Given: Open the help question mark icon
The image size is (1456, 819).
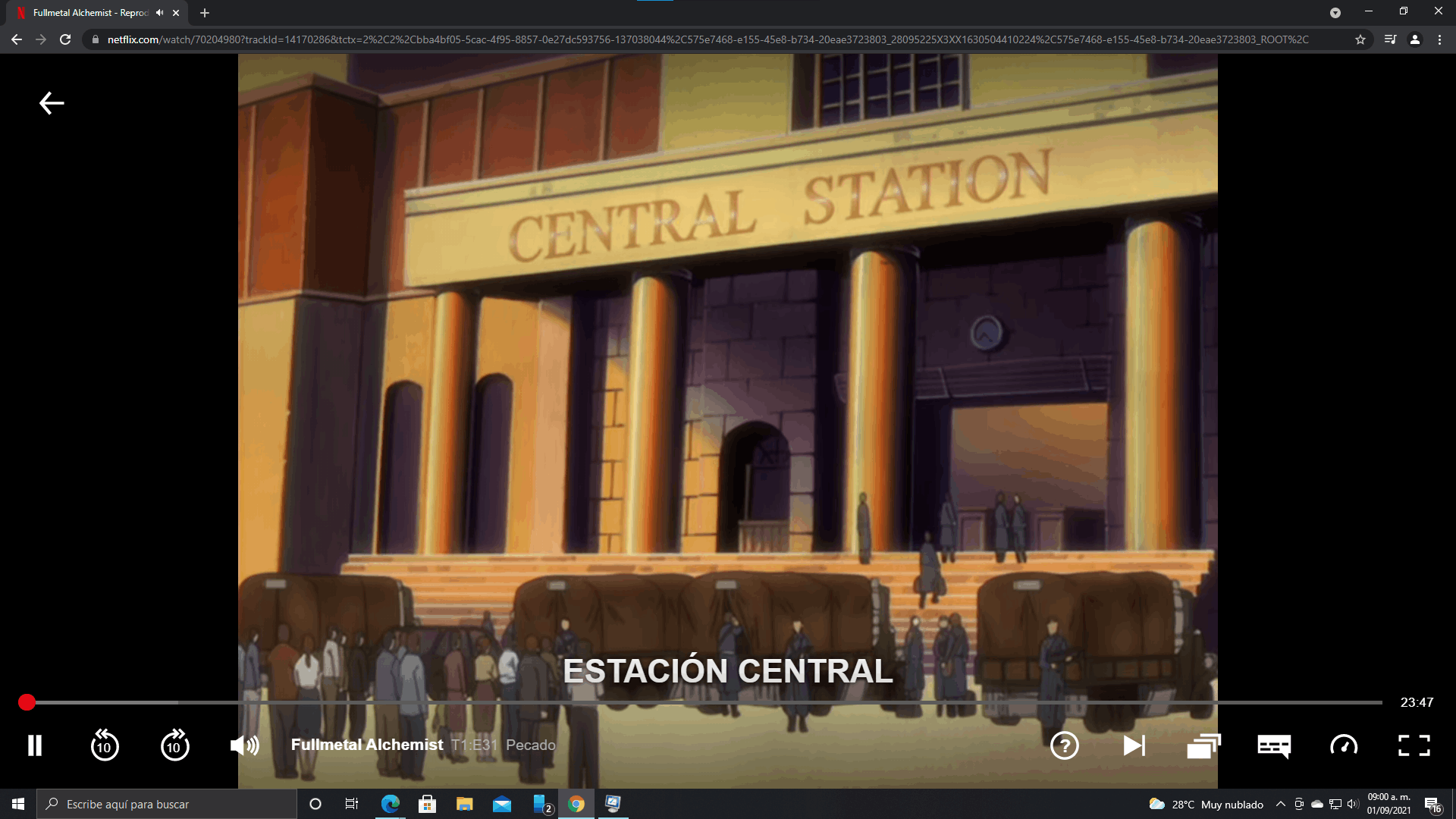Looking at the screenshot, I should (x=1064, y=745).
